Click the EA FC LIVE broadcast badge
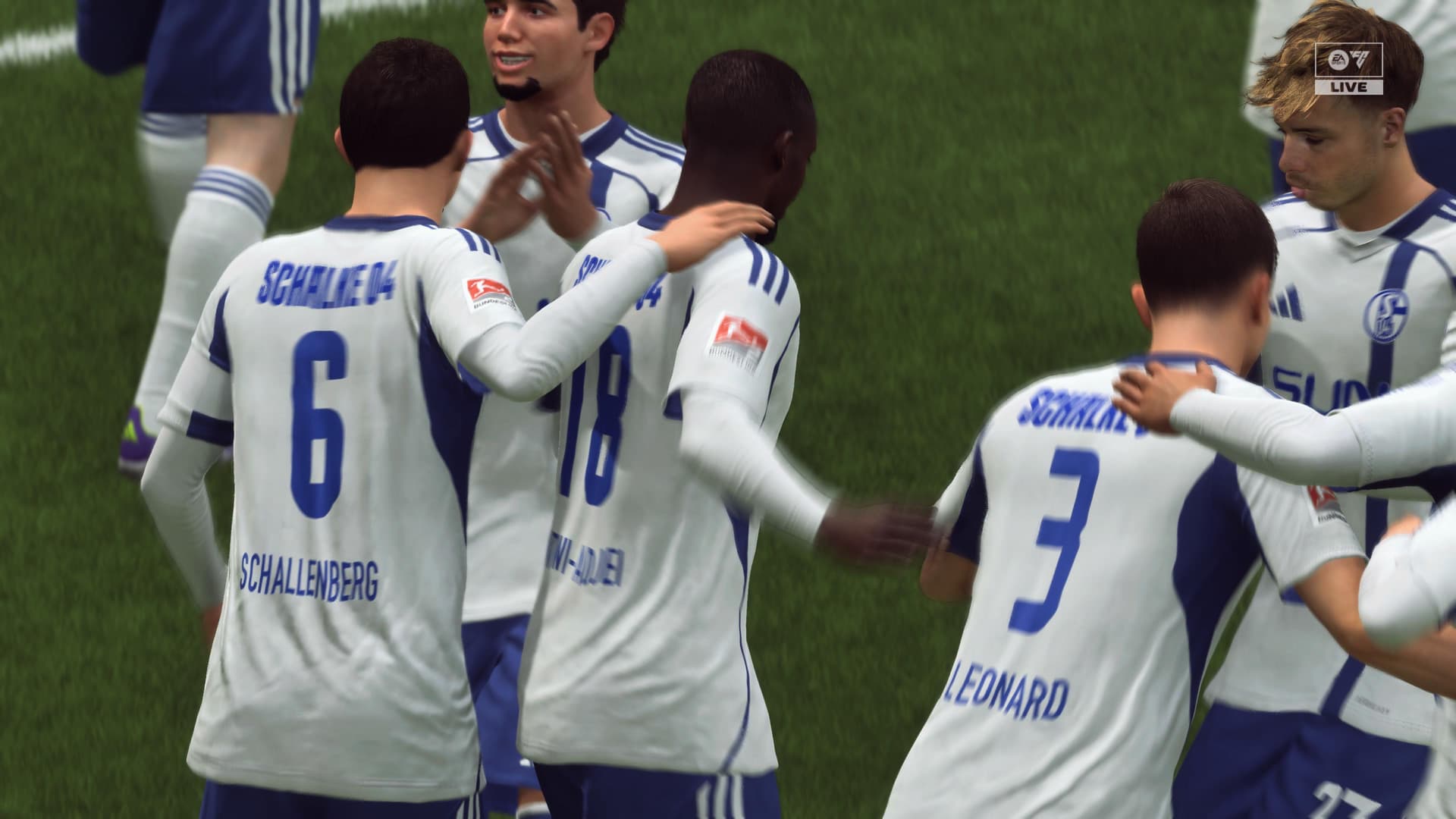Viewport: 1456px width, 819px height. coord(1349,69)
